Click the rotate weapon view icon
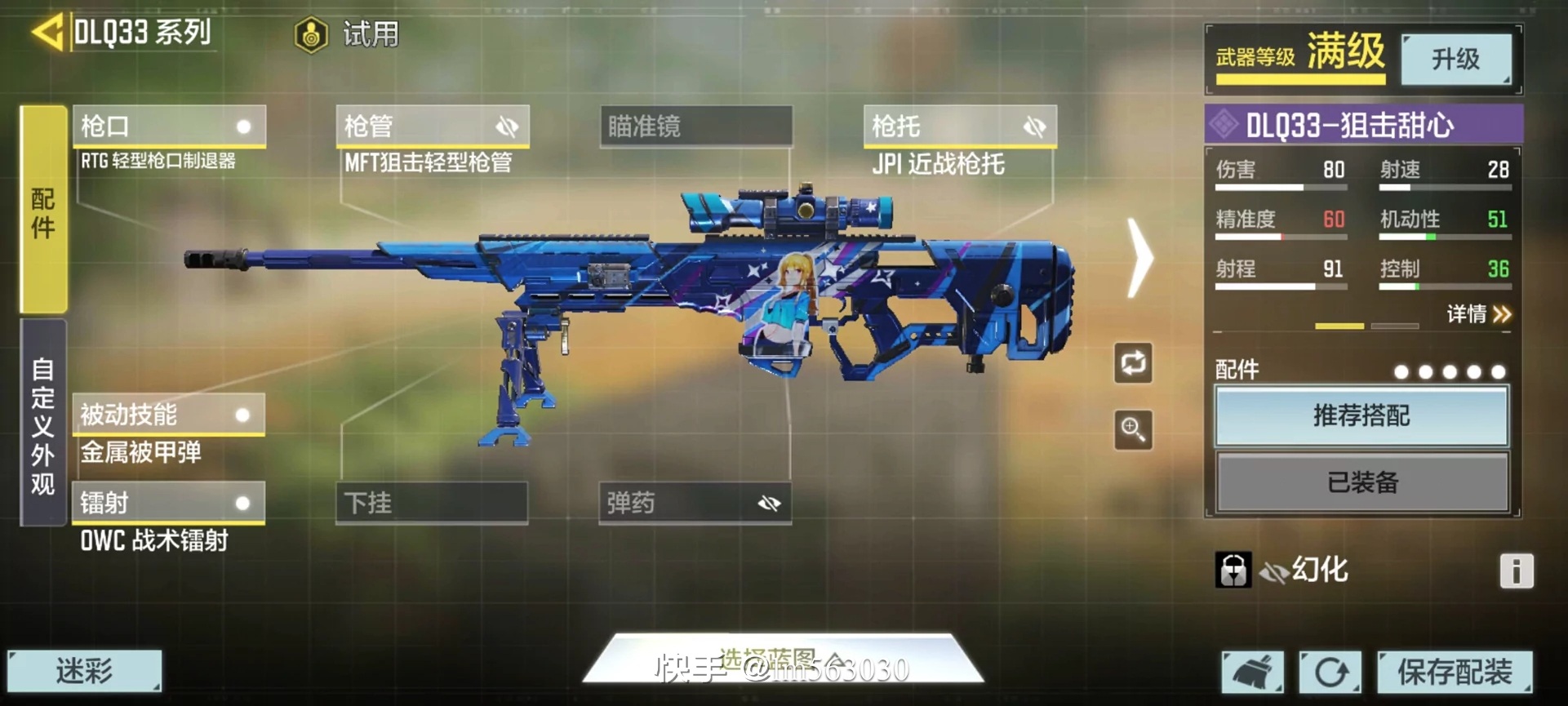Viewport: 1568px width, 706px height. click(x=1133, y=363)
